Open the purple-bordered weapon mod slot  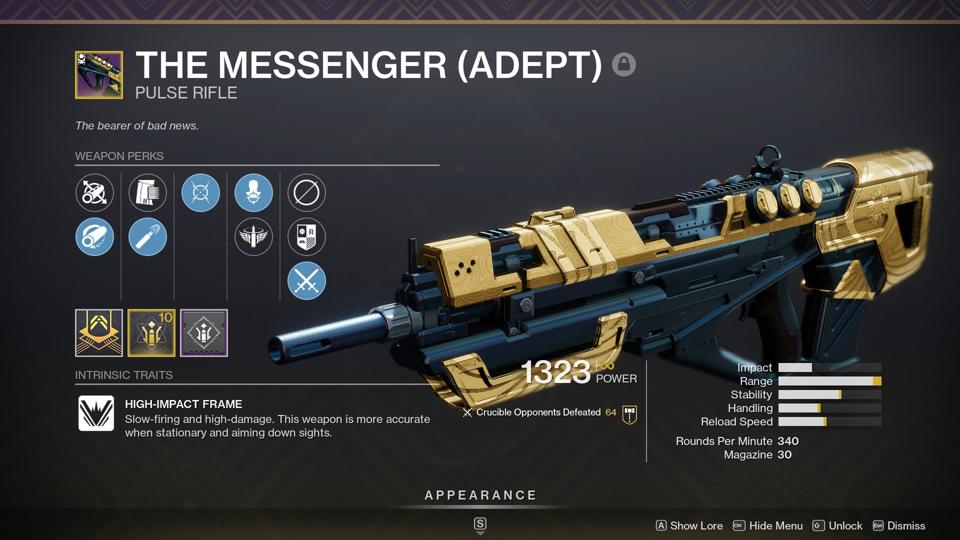point(204,333)
